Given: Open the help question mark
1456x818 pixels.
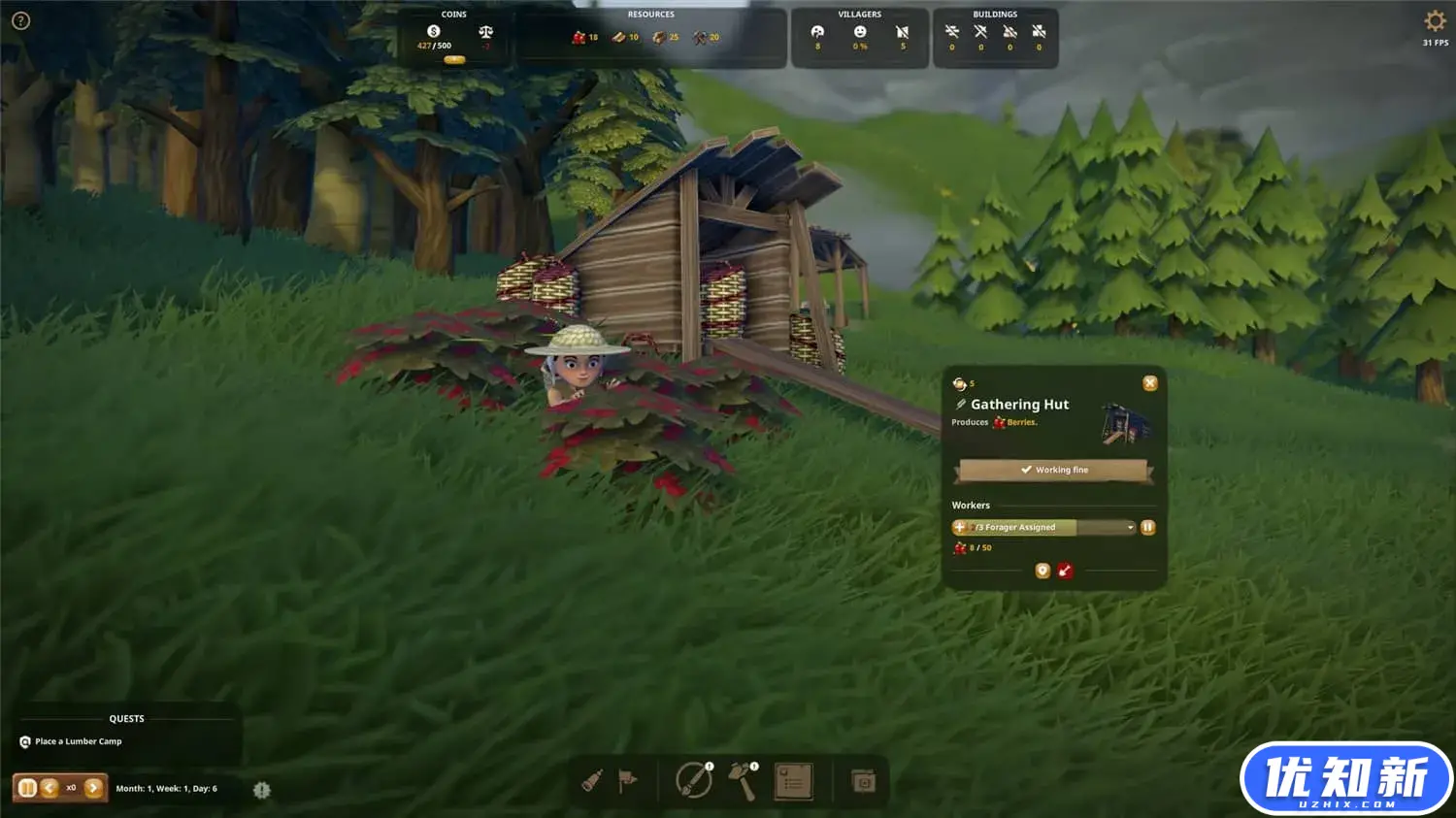Looking at the screenshot, I should click(x=20, y=20).
